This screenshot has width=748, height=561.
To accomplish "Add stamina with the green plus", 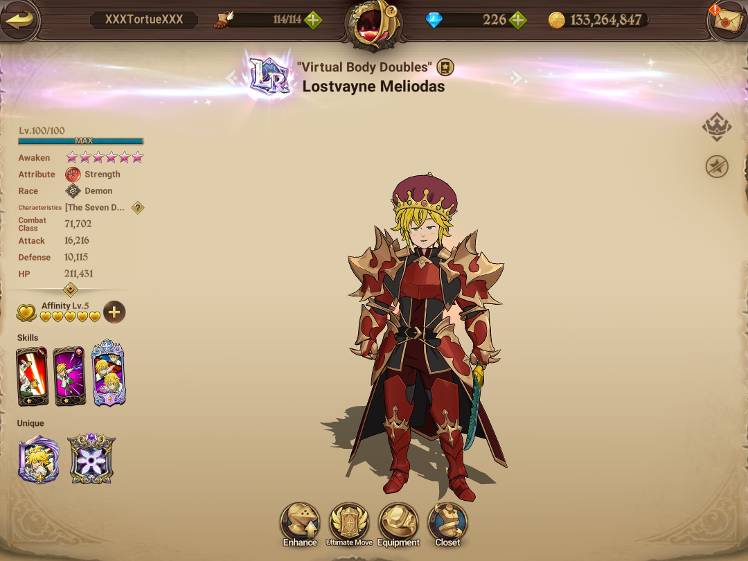I will tap(313, 20).
